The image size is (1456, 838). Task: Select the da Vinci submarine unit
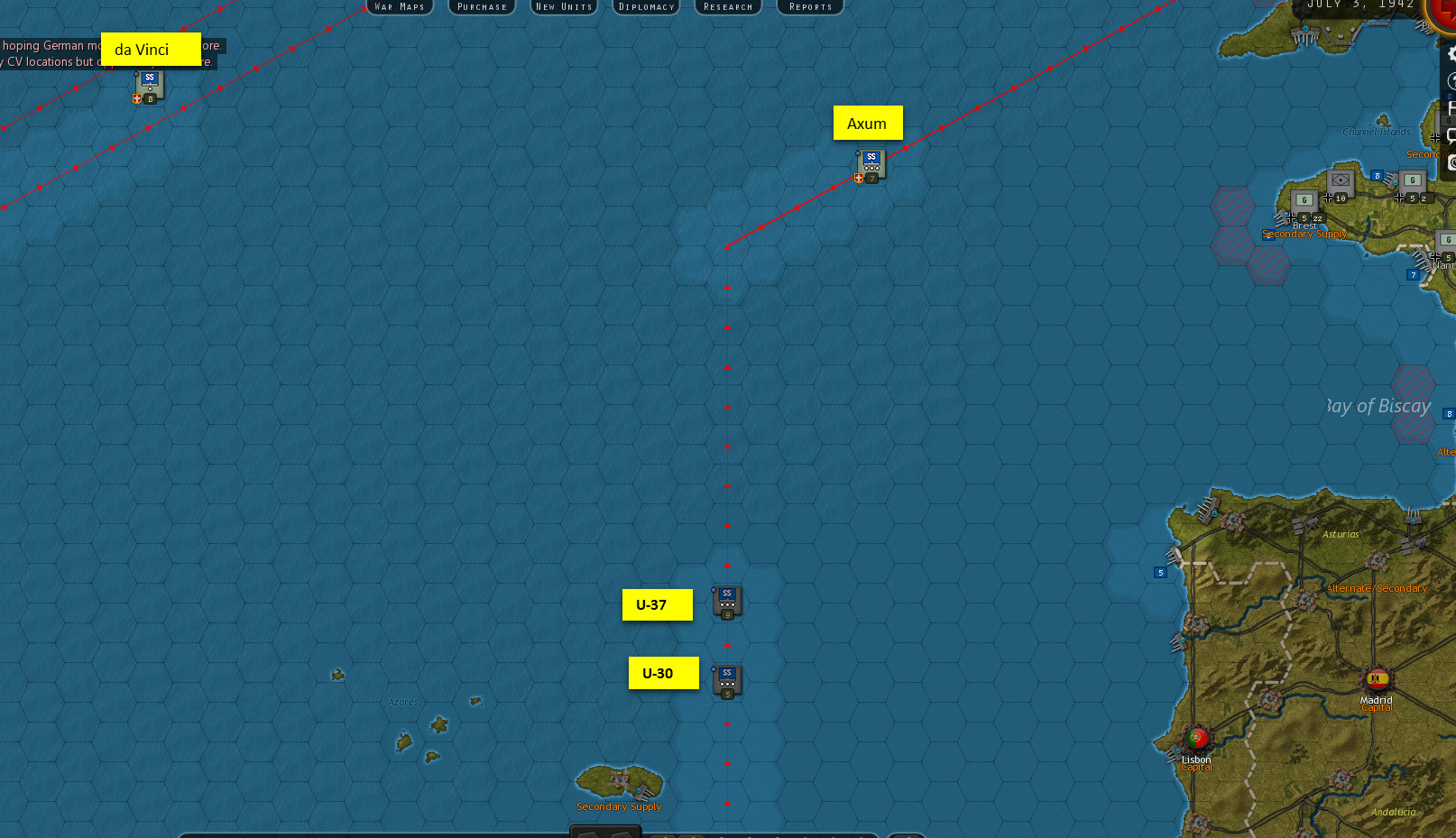coord(148,83)
